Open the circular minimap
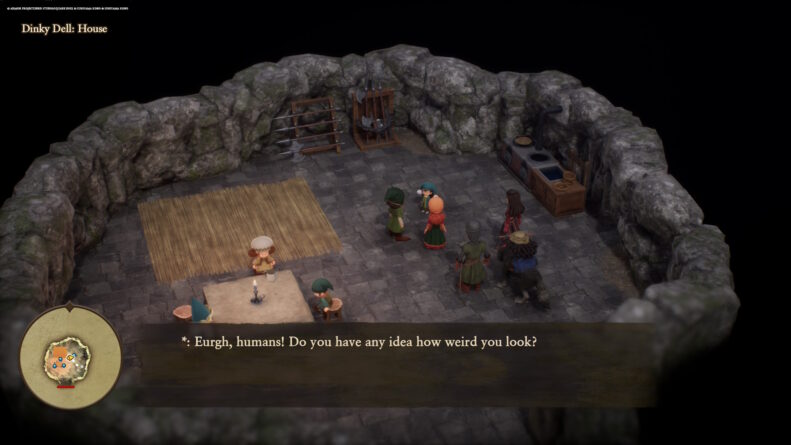The image size is (791, 445). point(70,355)
